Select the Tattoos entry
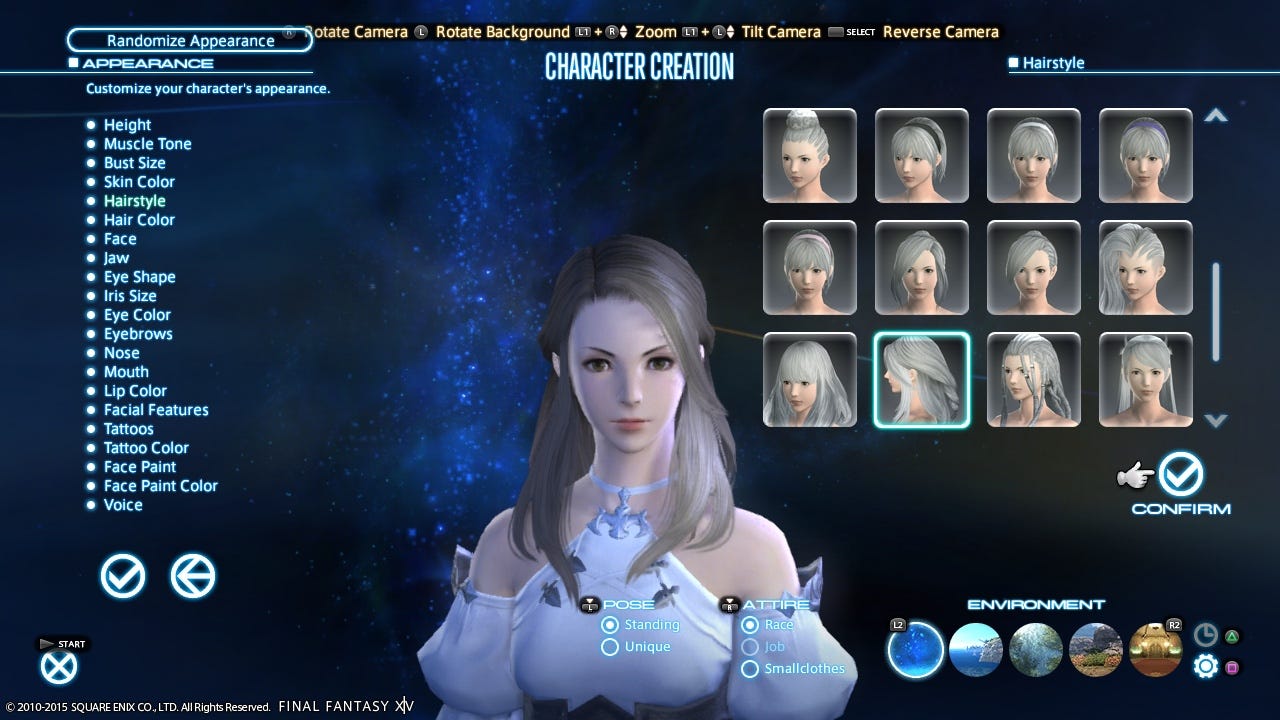The height and width of the screenshot is (720, 1280). [x=128, y=429]
